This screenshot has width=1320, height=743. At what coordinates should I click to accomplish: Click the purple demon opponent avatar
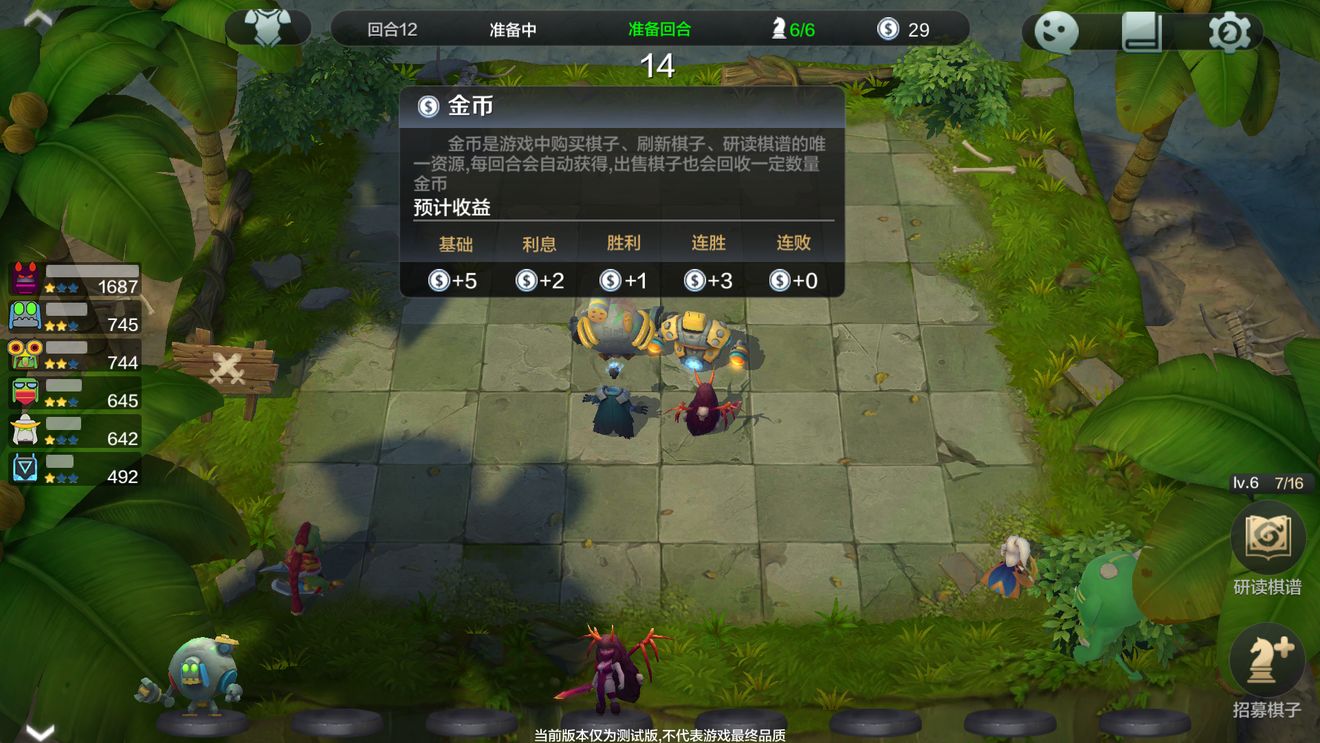click(x=24, y=277)
